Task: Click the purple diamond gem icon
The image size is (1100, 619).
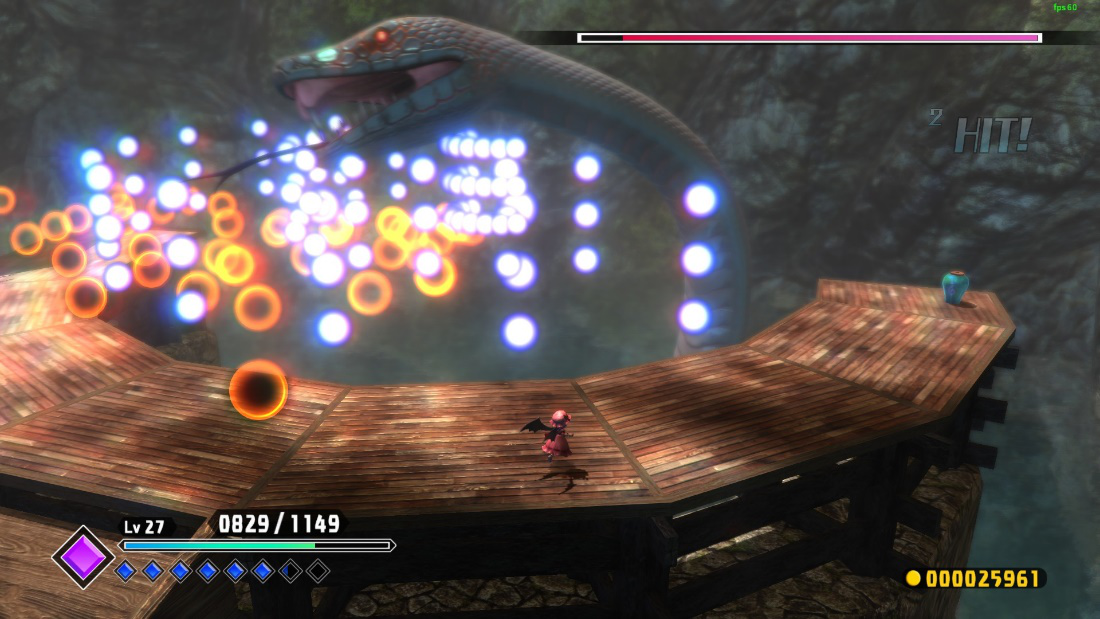Action: [83, 557]
